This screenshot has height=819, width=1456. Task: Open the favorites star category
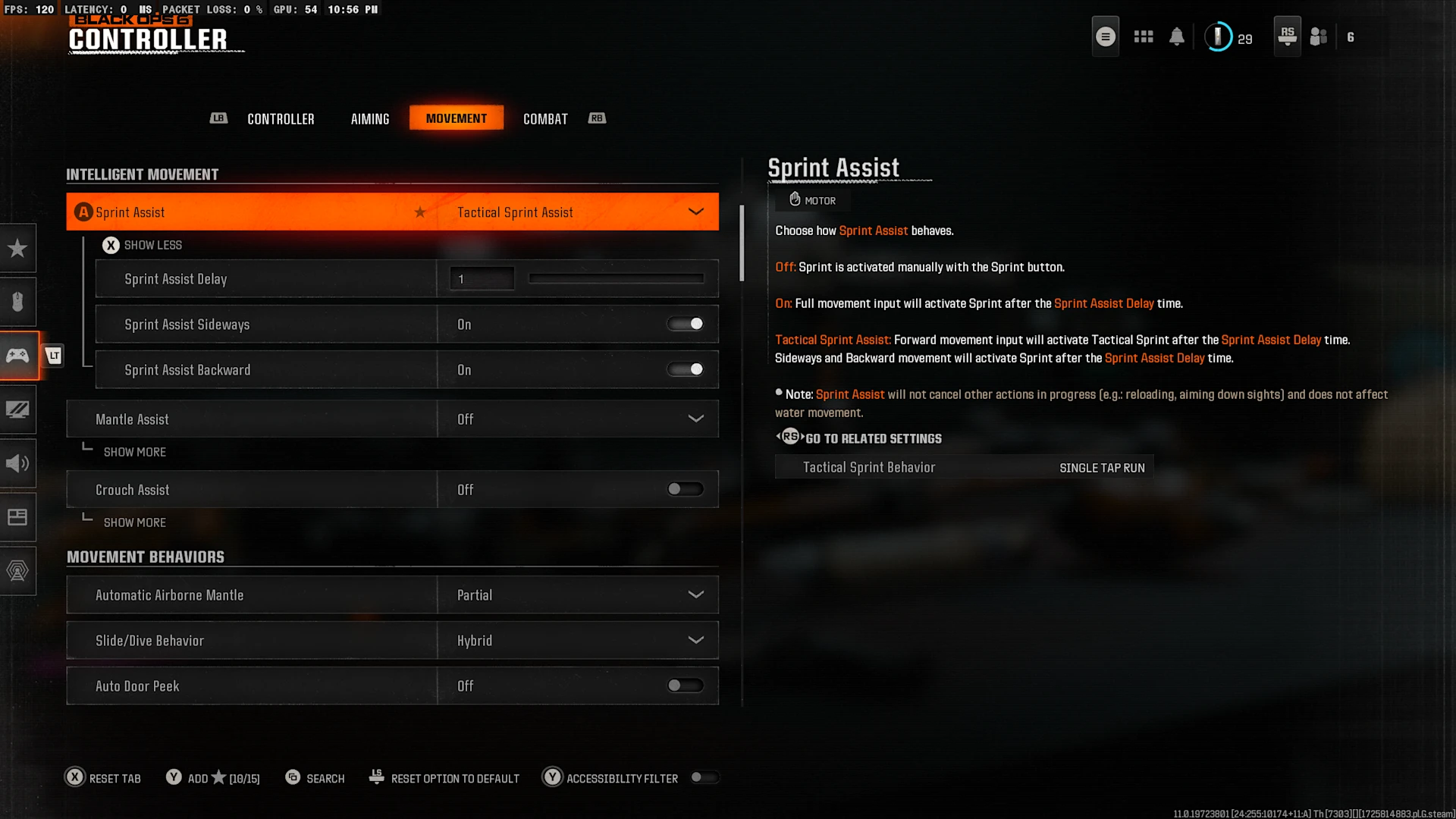pyautogui.click(x=17, y=248)
